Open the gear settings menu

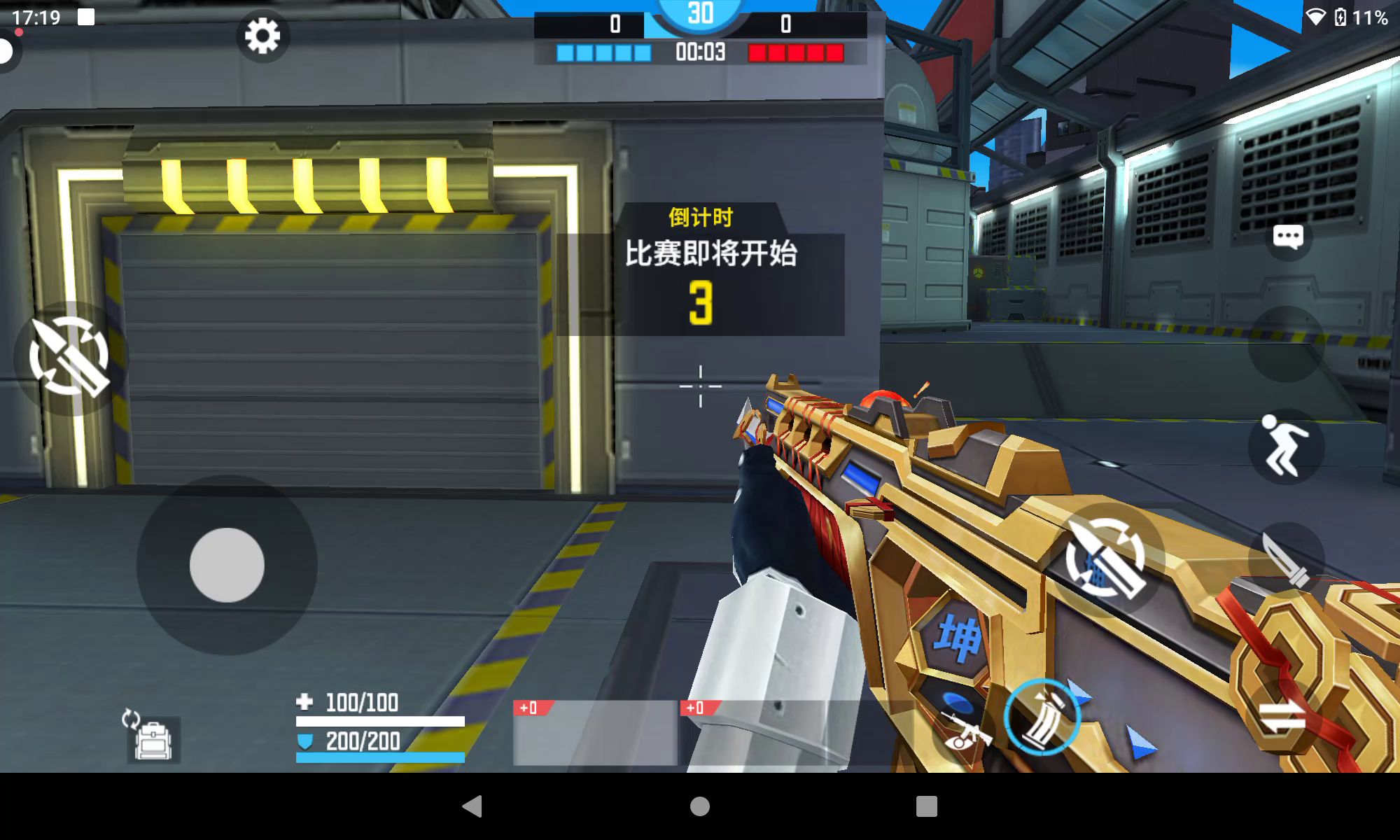click(262, 36)
